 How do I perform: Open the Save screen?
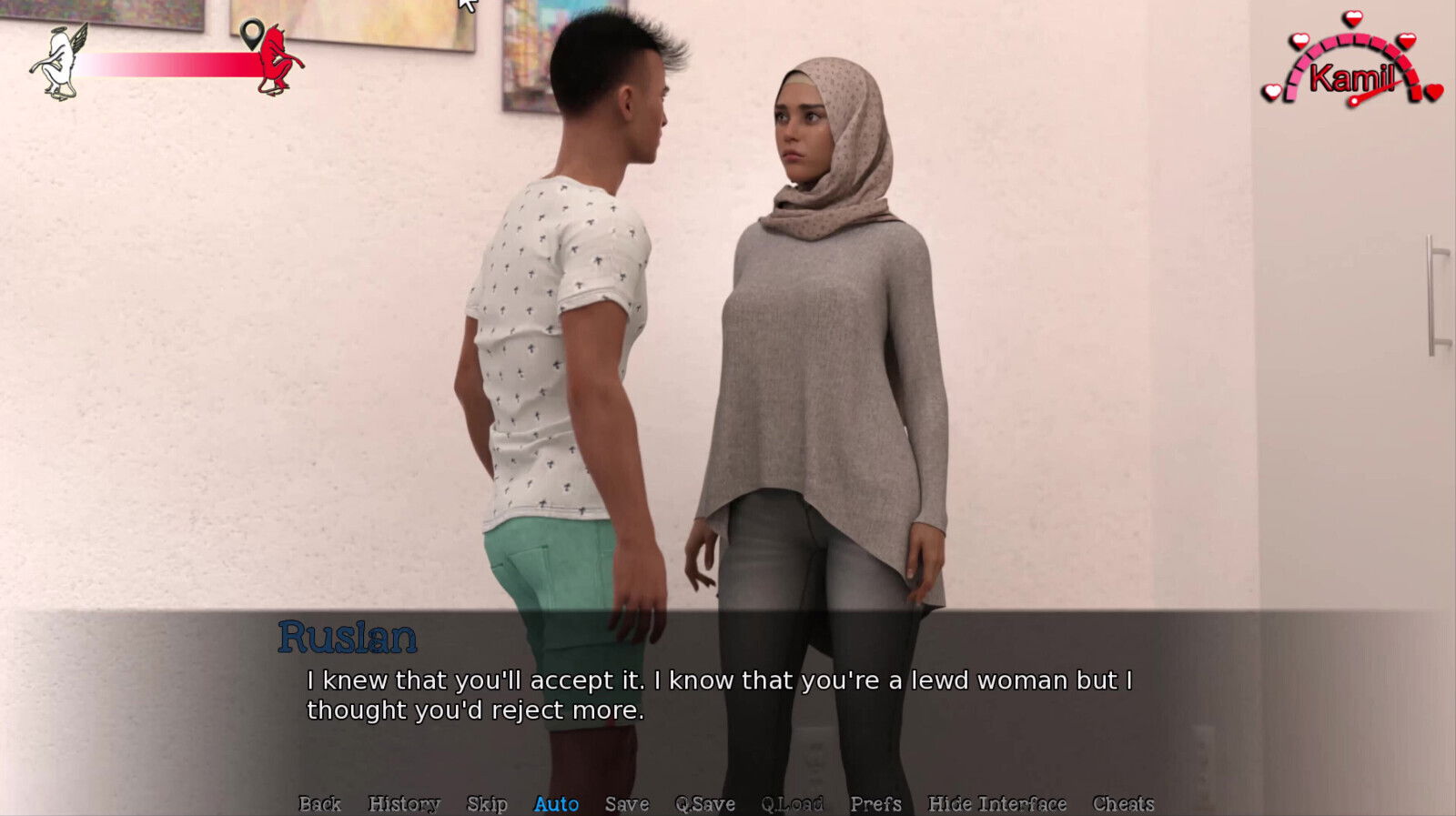click(x=627, y=804)
